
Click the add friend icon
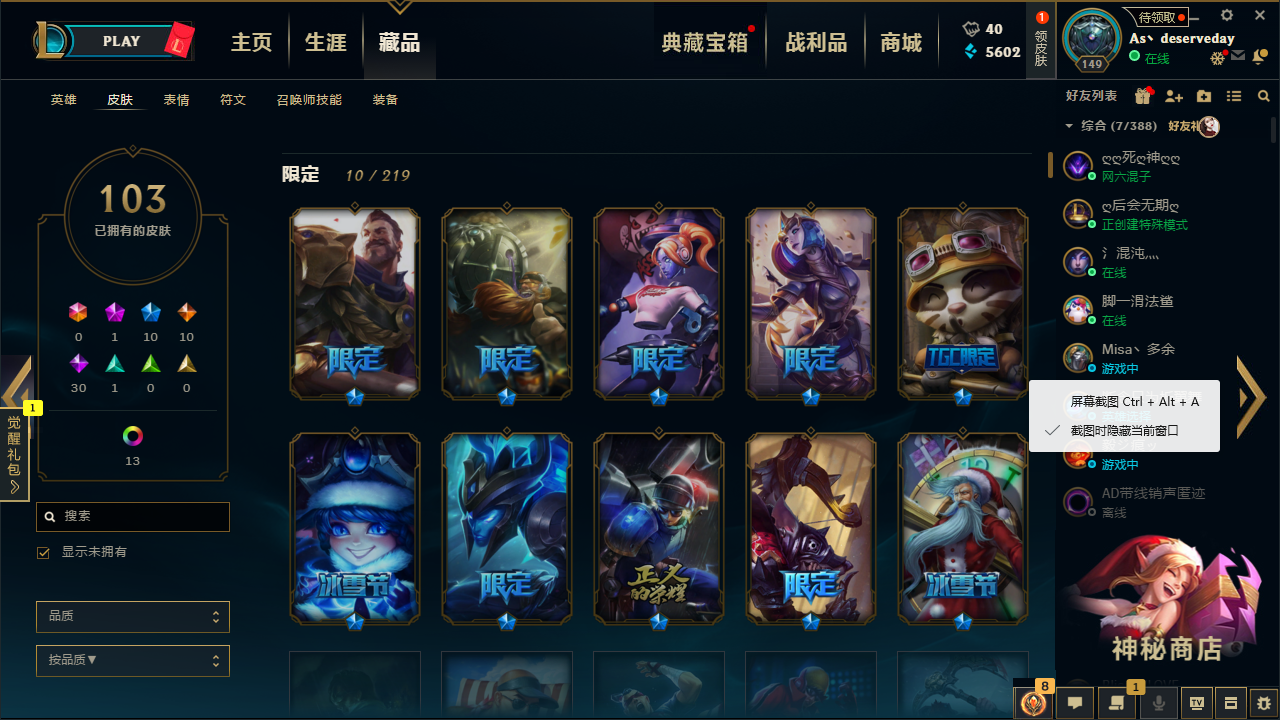tap(1174, 94)
